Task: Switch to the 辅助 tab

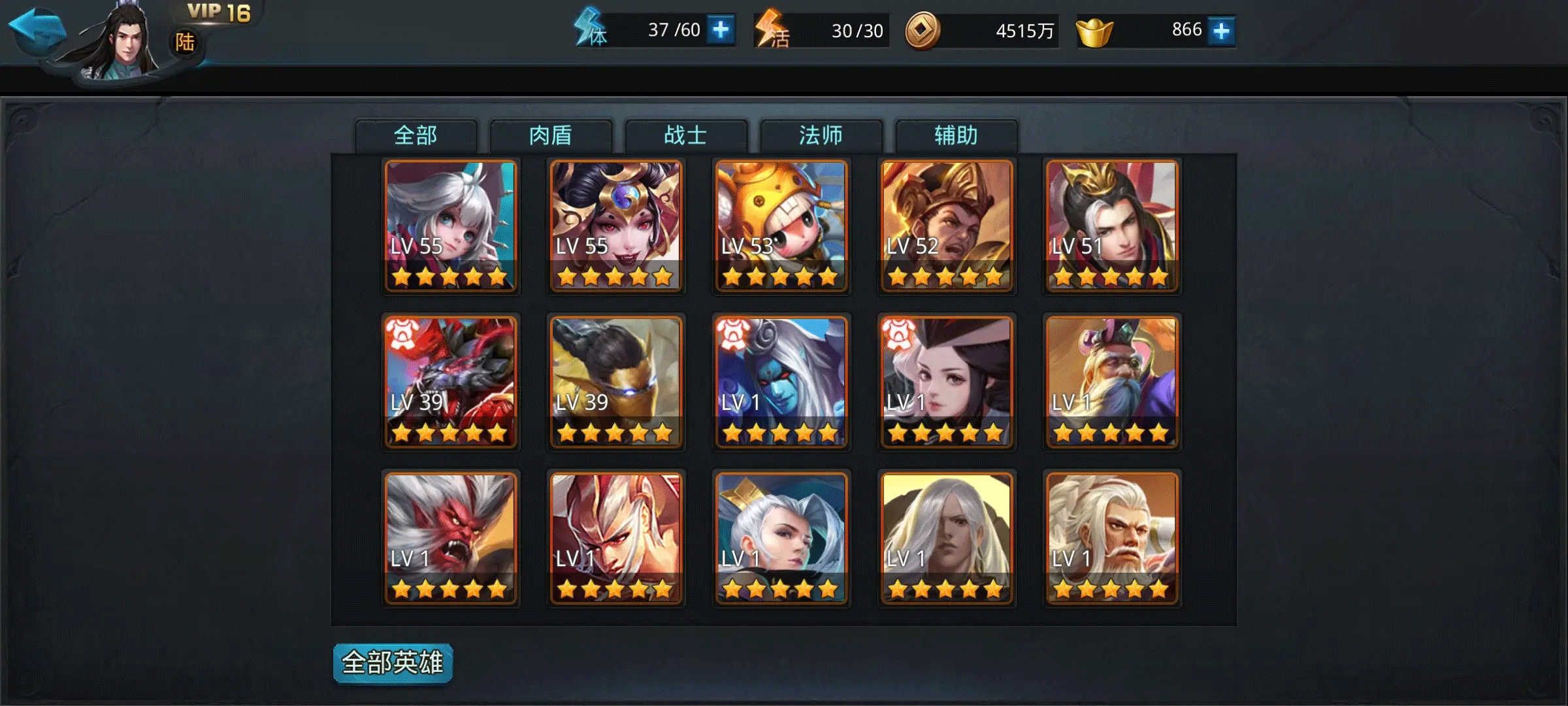Action: point(956,135)
